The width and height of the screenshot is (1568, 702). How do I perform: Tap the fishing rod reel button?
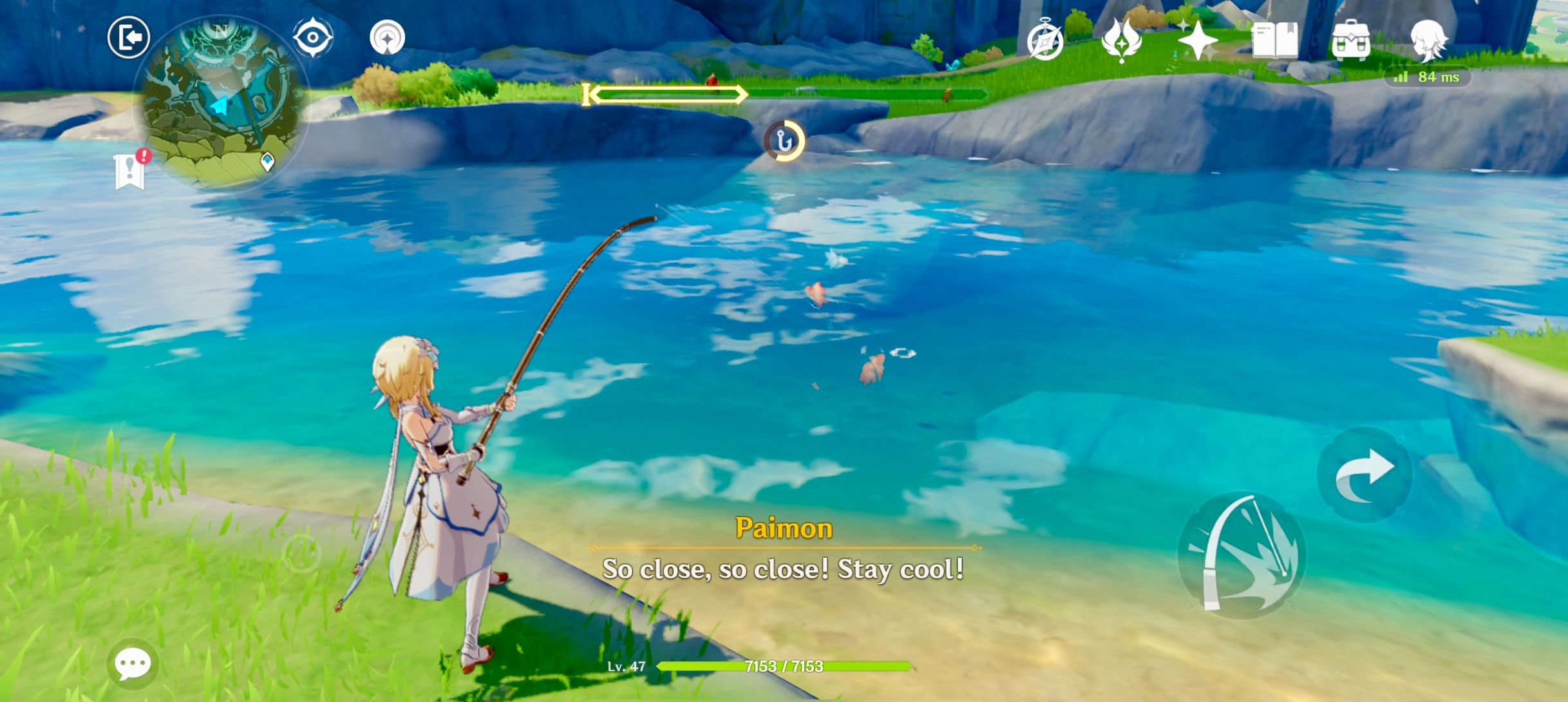(x=1241, y=556)
